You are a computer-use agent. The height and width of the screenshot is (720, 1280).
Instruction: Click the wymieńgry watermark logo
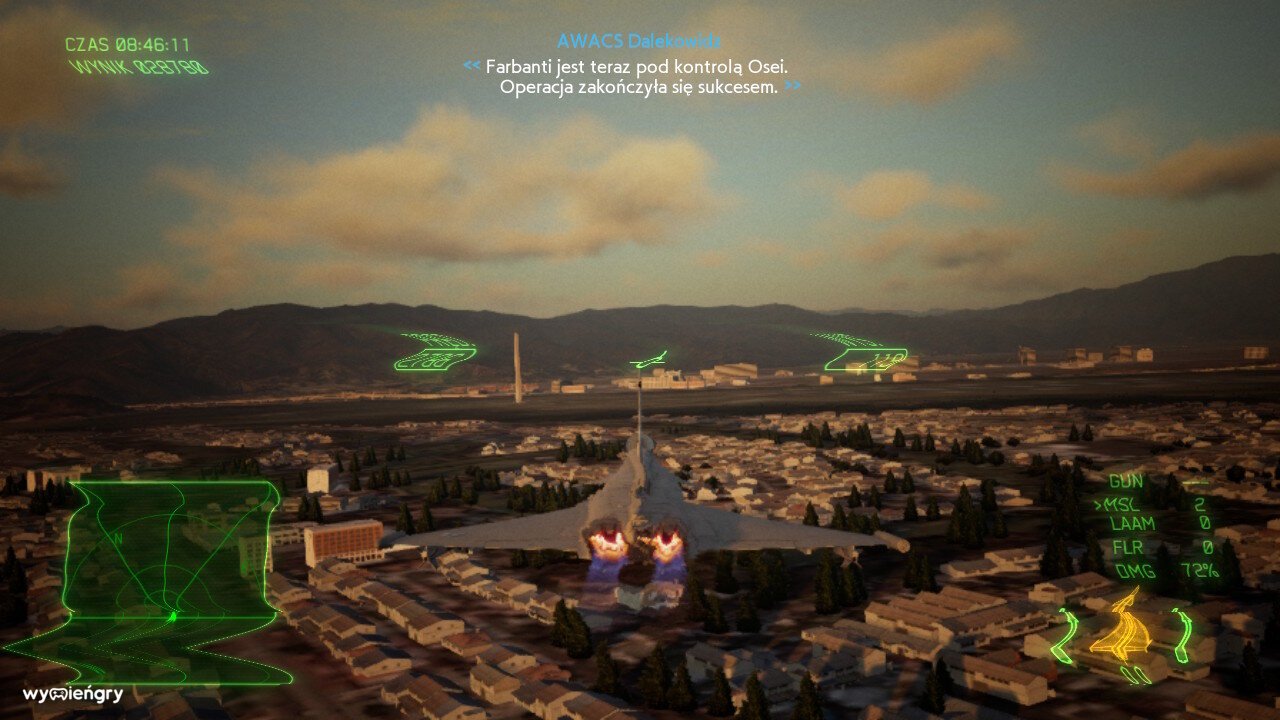(73, 694)
